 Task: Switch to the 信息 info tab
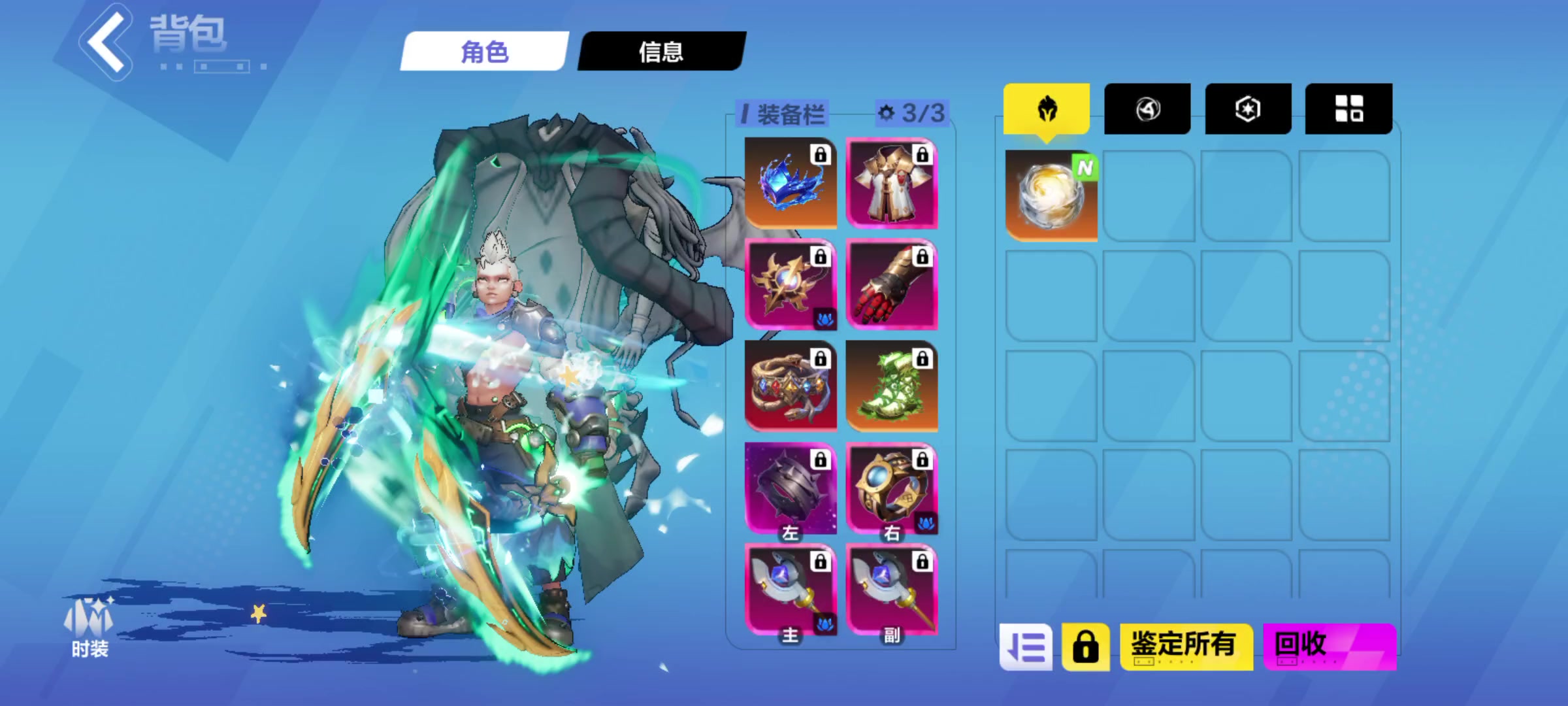pos(659,54)
